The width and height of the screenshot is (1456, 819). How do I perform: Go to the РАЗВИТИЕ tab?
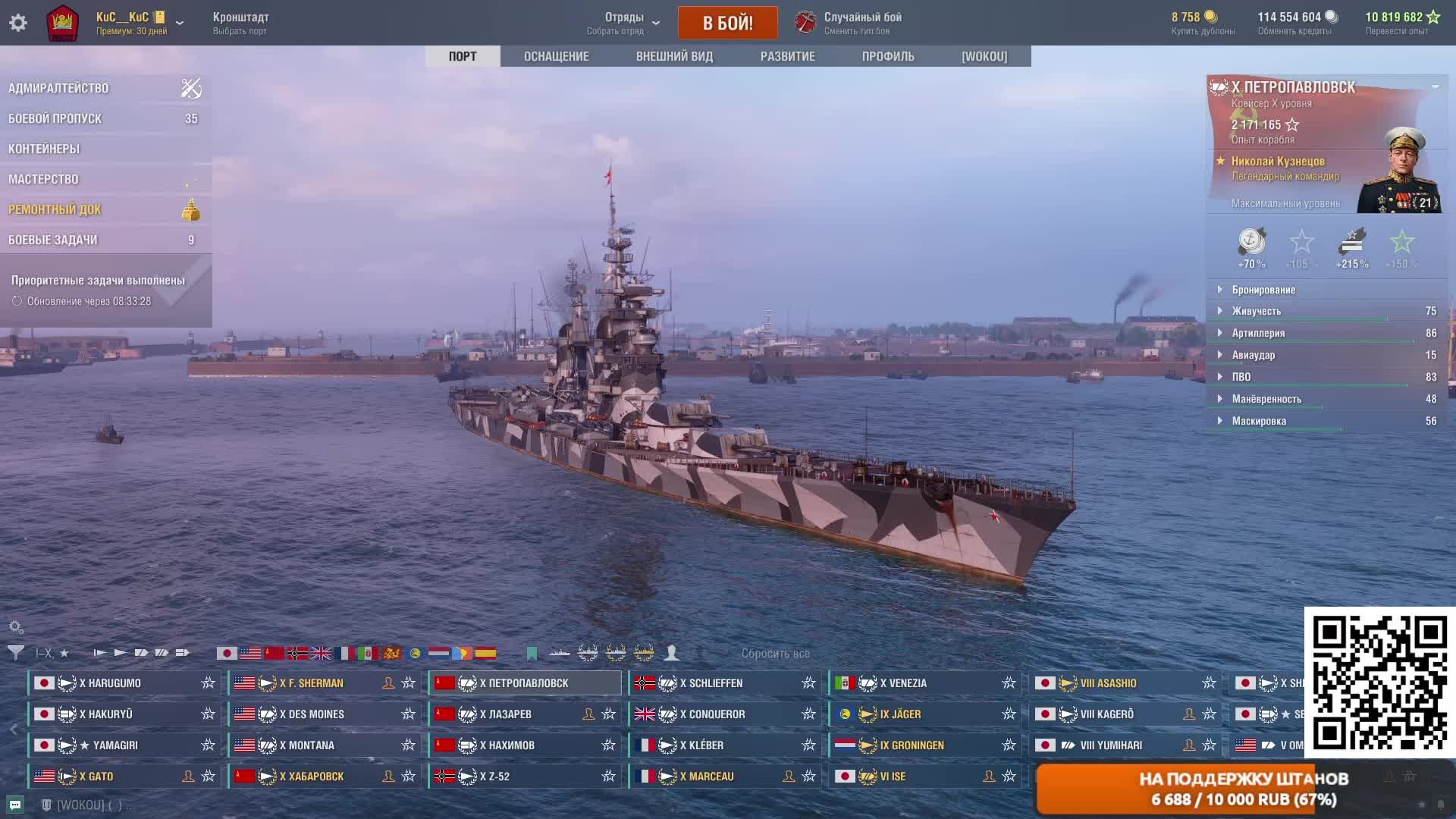[787, 56]
